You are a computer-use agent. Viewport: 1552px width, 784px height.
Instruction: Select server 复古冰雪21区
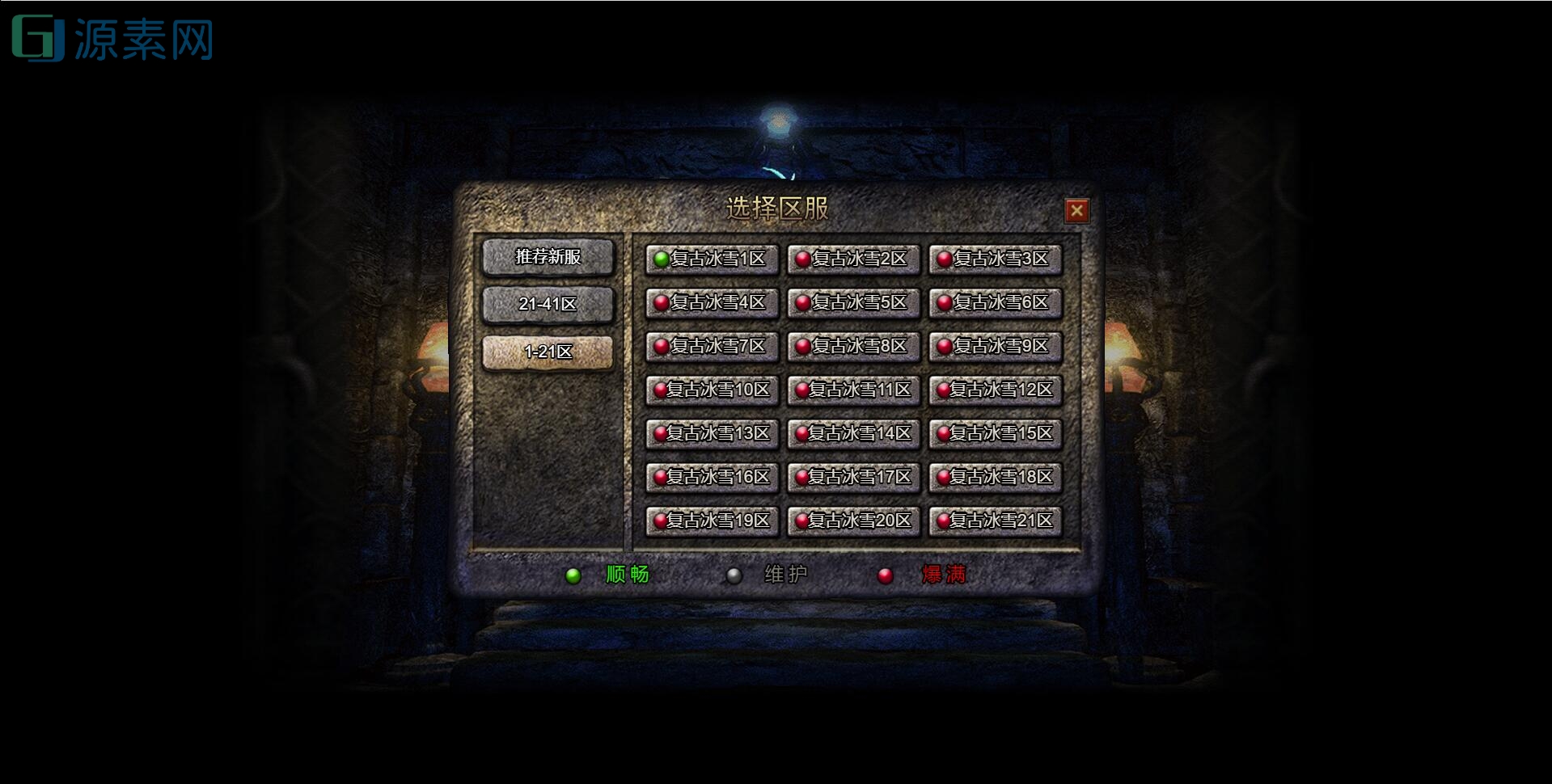click(995, 521)
